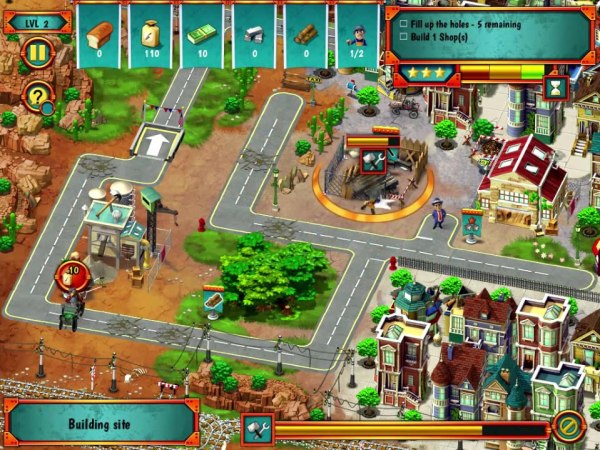Image resolution: width=600 pixels, height=450 pixels.
Task: Select the wood logs resource slot
Action: click(306, 37)
